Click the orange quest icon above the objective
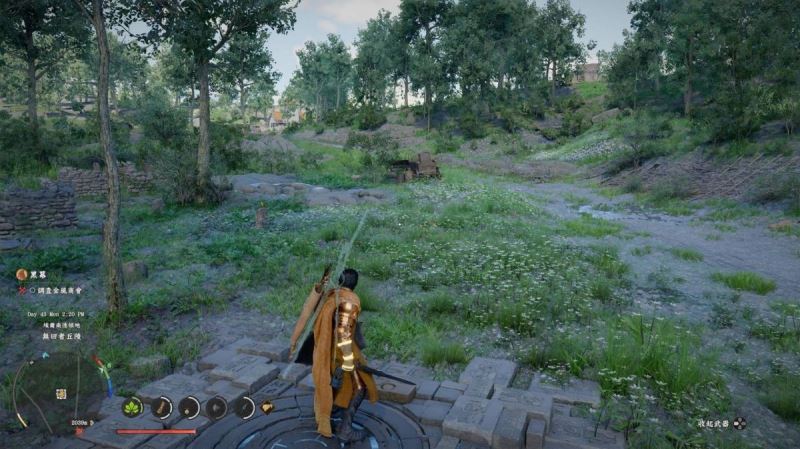The image size is (800, 449). pyautogui.click(x=21, y=274)
